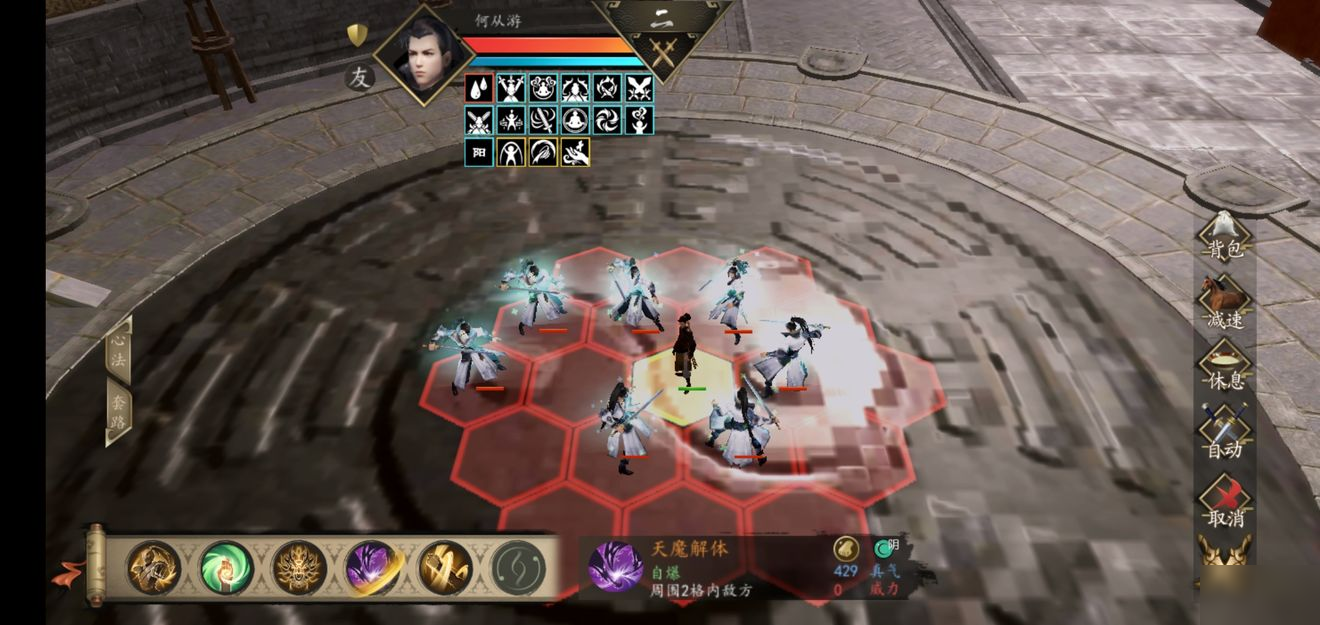1320x625 pixels.
Task: Activate the golden lion head skill
Action: [298, 568]
